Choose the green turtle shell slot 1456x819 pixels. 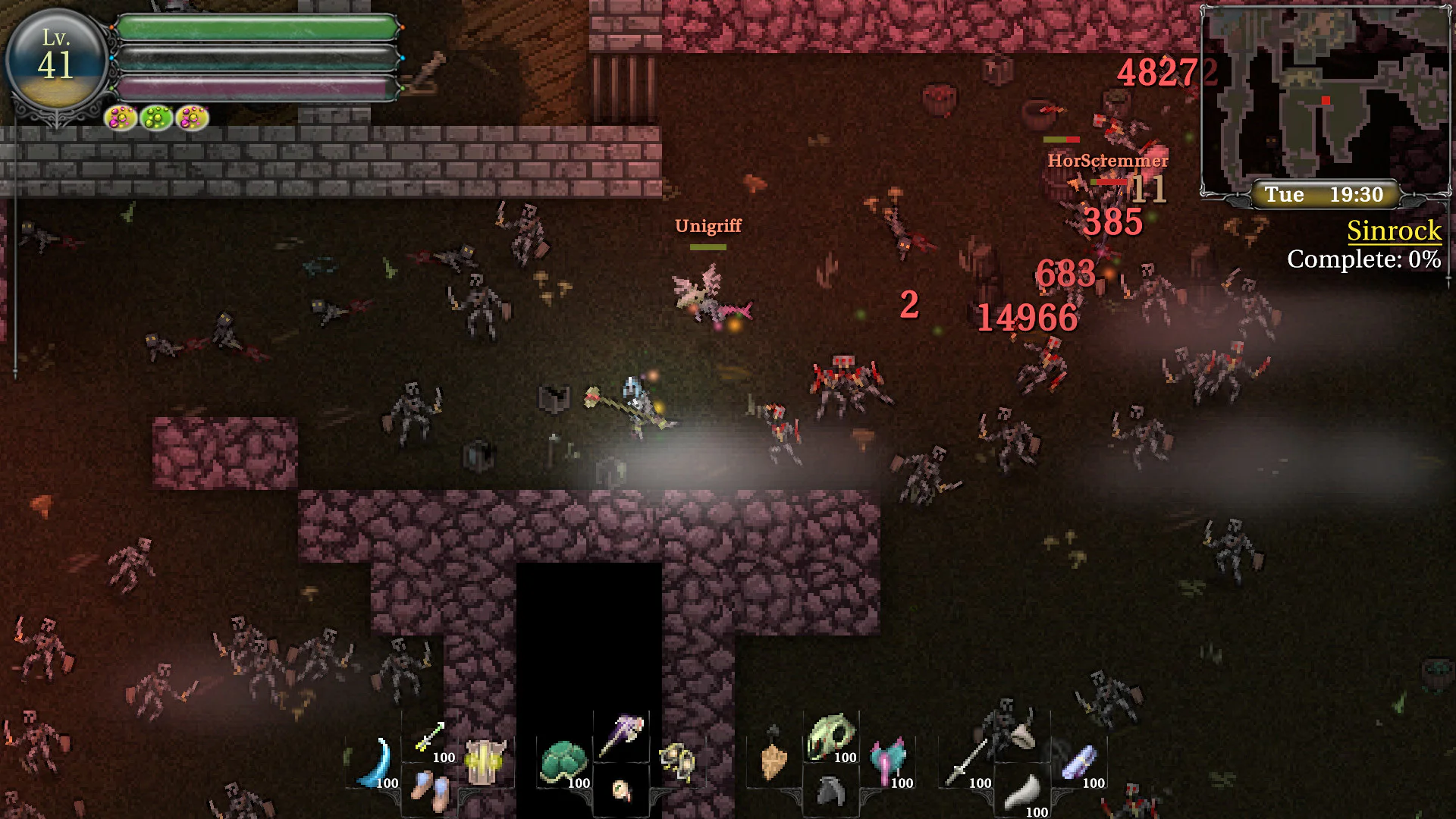point(563,761)
